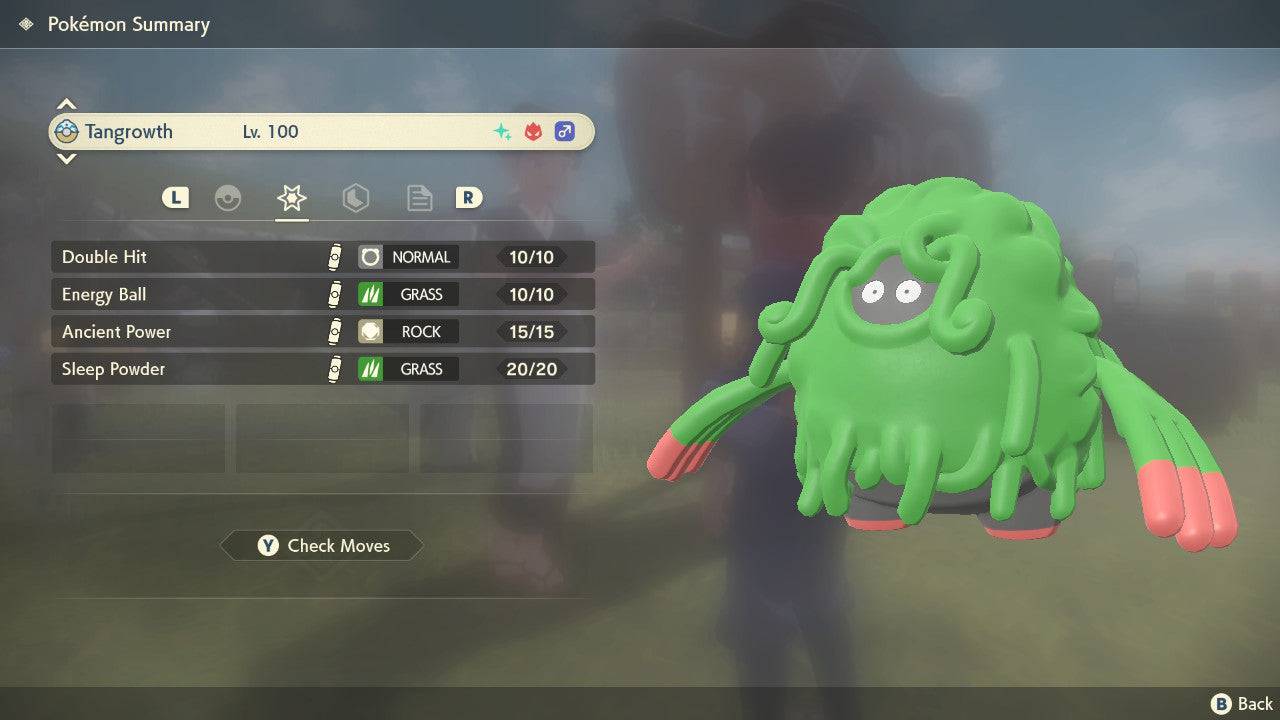This screenshot has width=1280, height=720.
Task: Select the Tangrowth name bar
Action: (x=322, y=132)
